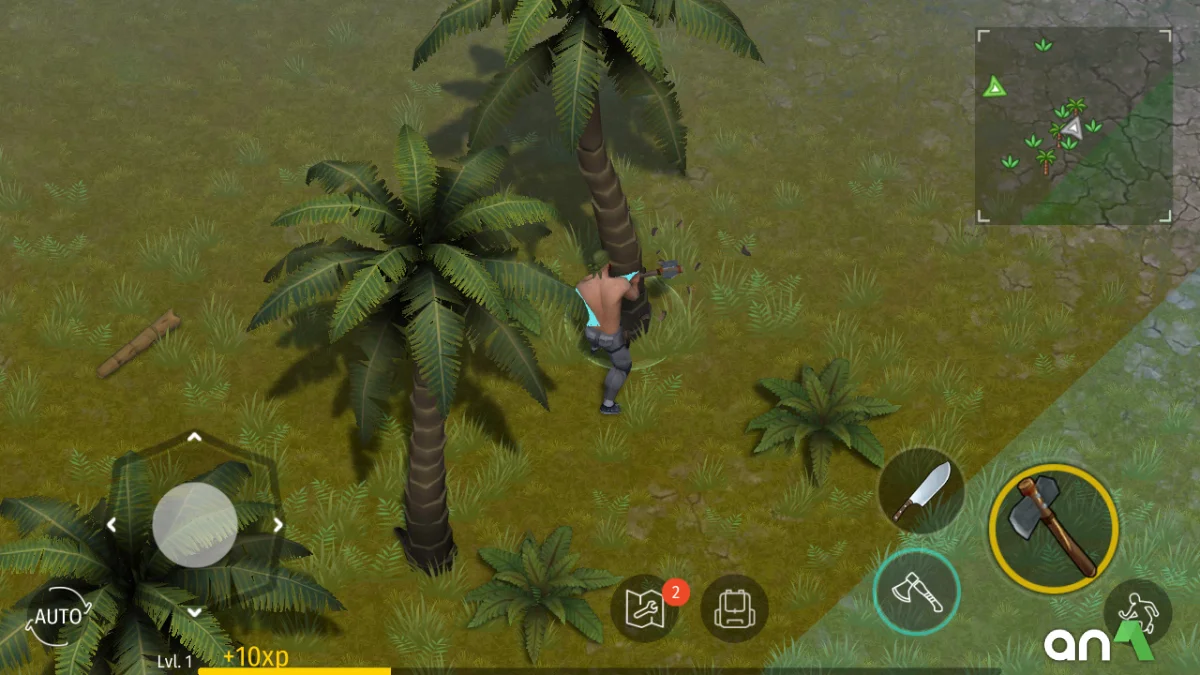Open the crafting blueprints menu
The width and height of the screenshot is (1200, 675).
[645, 608]
